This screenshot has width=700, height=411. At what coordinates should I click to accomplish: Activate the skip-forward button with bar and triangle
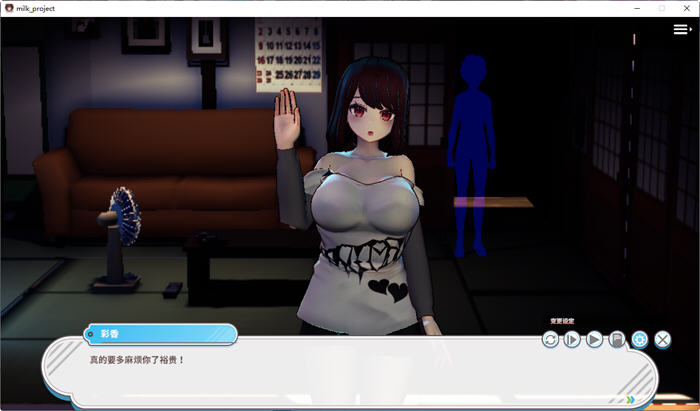(572, 340)
